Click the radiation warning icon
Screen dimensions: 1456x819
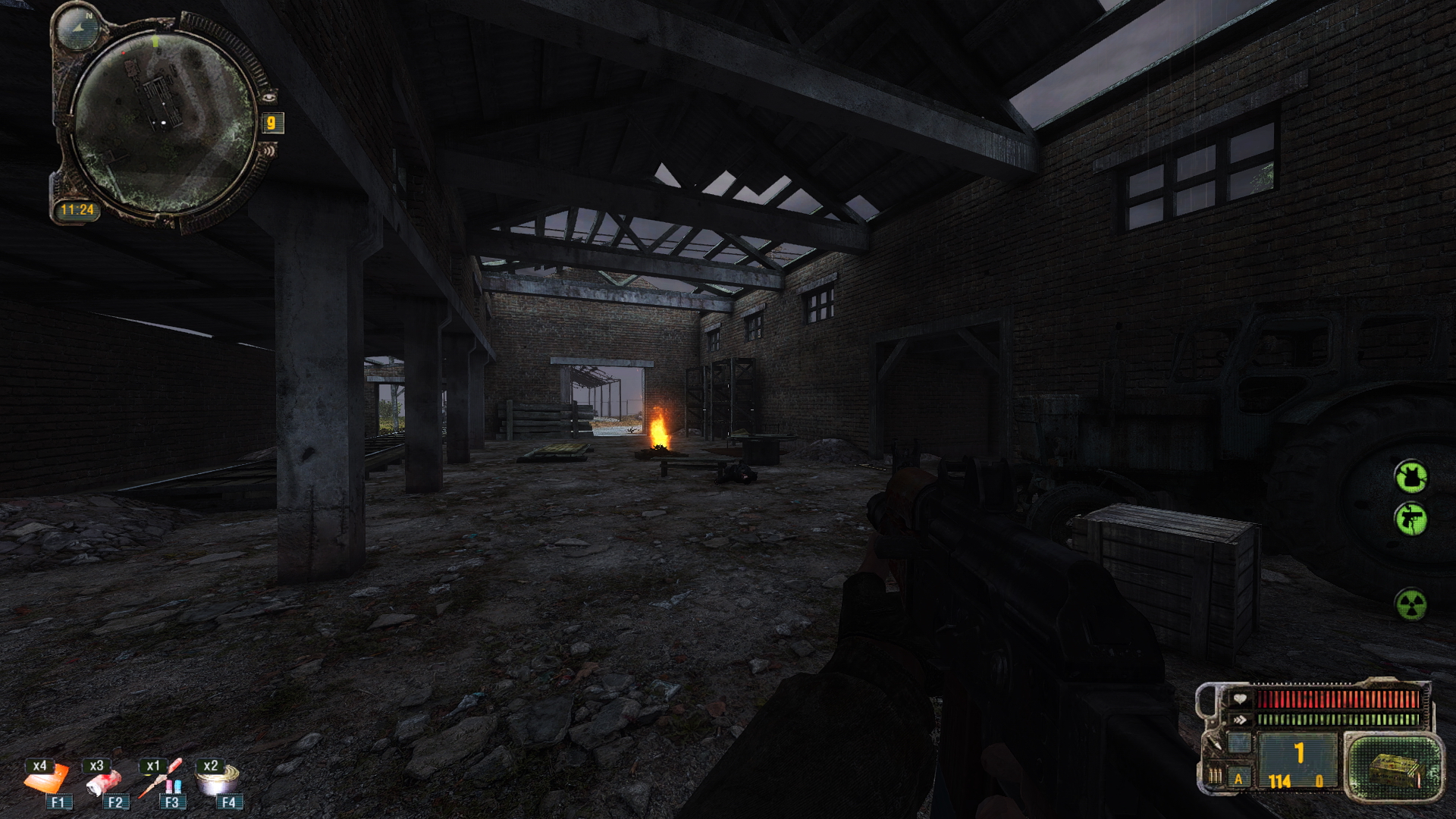[x=1410, y=604]
